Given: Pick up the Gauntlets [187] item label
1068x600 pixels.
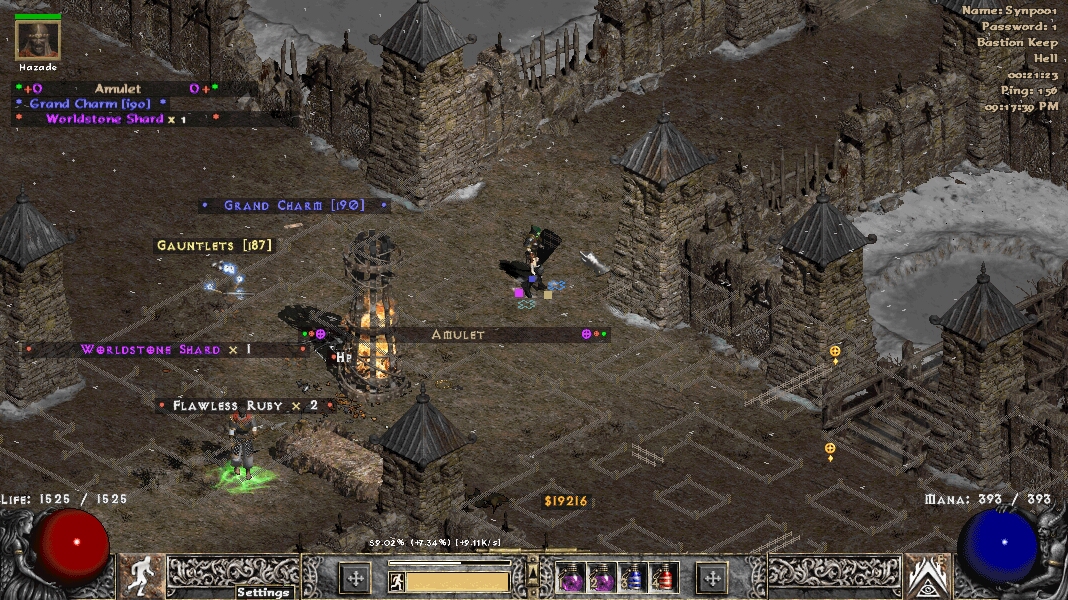Looking at the screenshot, I should click(214, 245).
